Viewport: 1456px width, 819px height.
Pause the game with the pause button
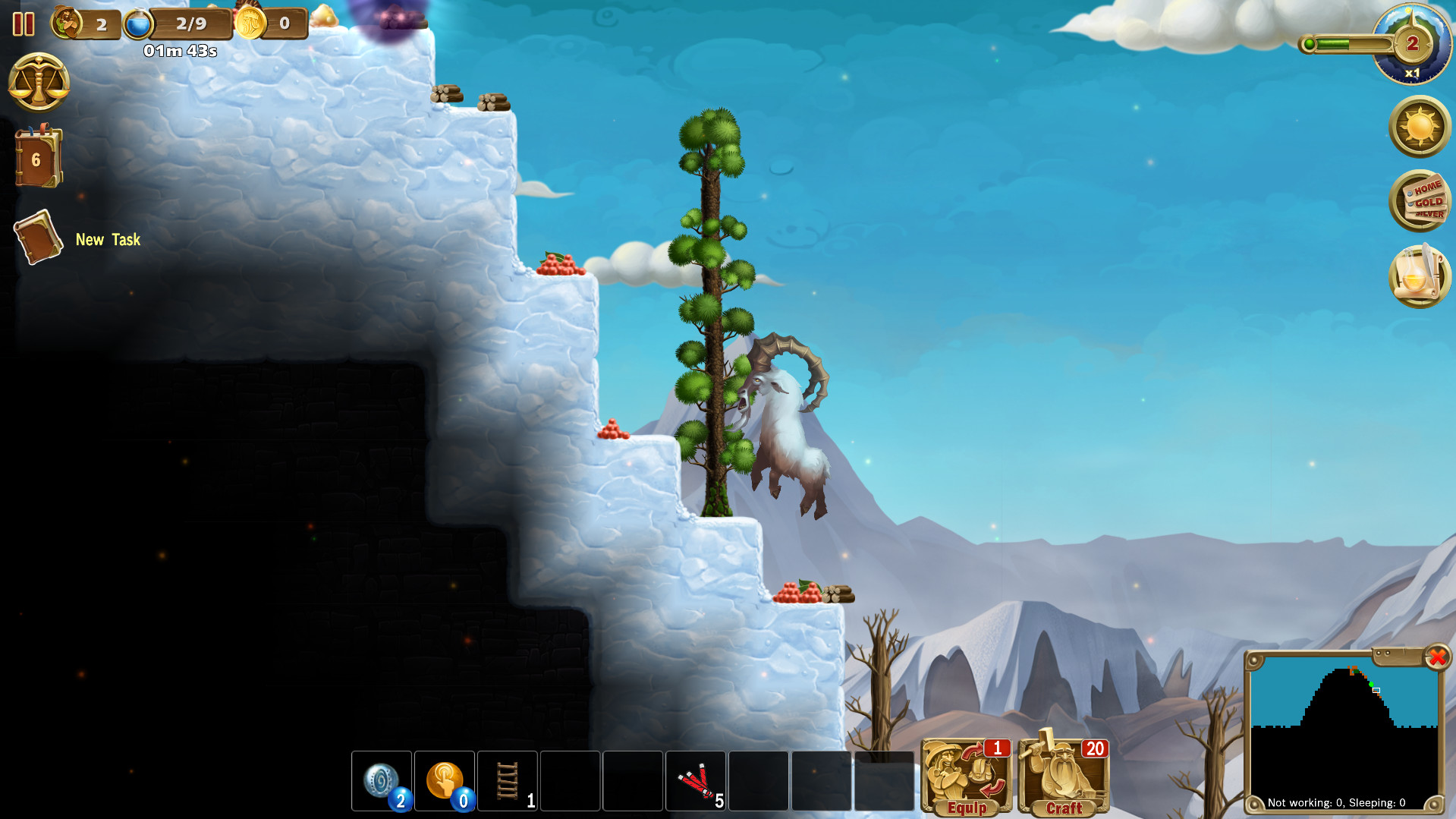(x=22, y=24)
